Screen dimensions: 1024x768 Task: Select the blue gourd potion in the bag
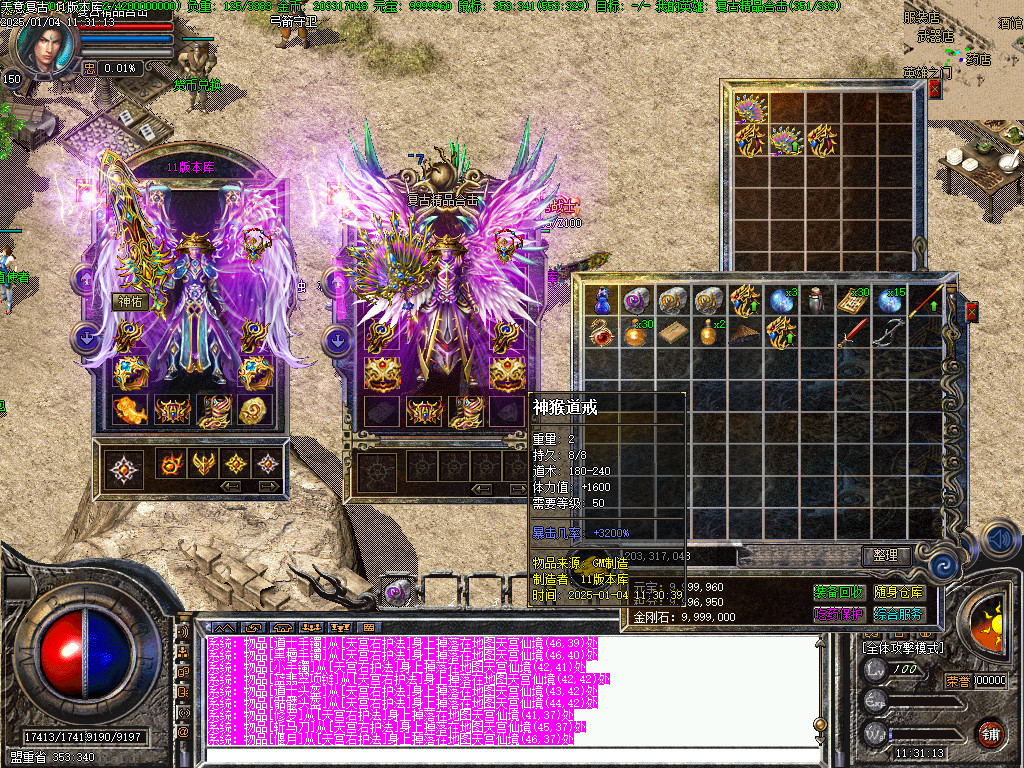coord(602,299)
